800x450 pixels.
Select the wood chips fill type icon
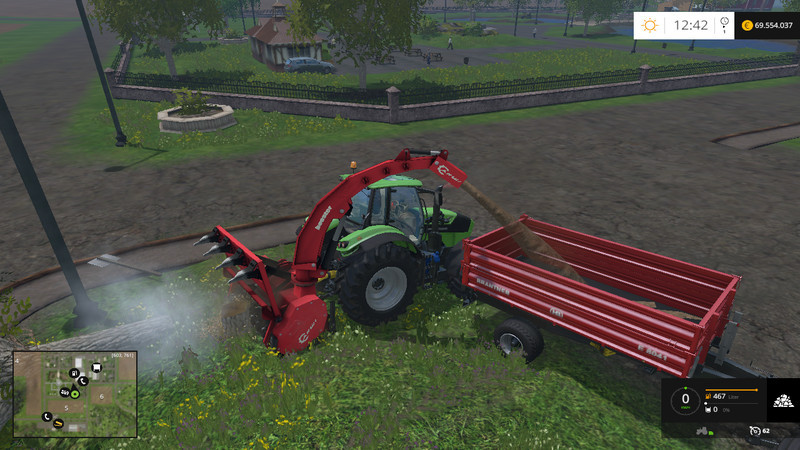(782, 402)
